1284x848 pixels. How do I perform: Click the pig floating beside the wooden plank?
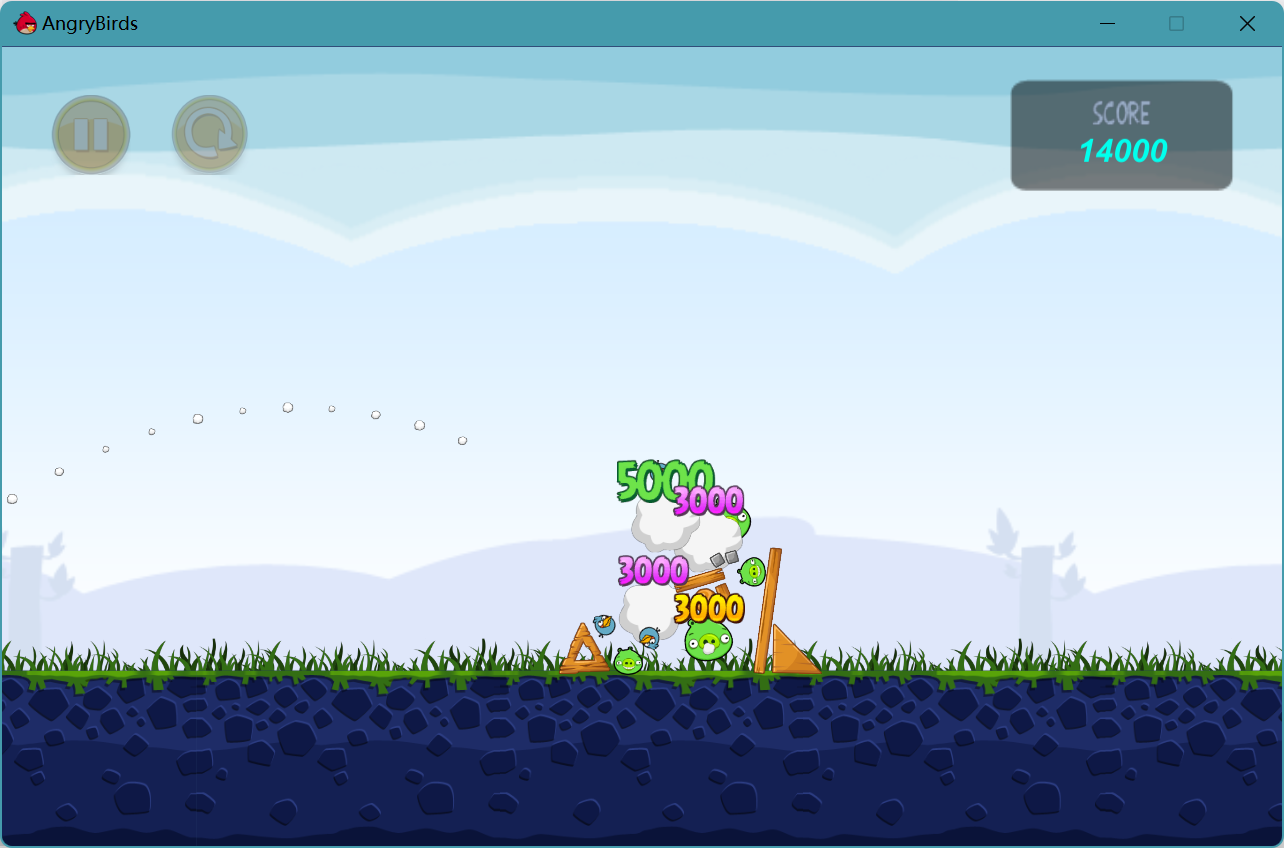[x=752, y=572]
